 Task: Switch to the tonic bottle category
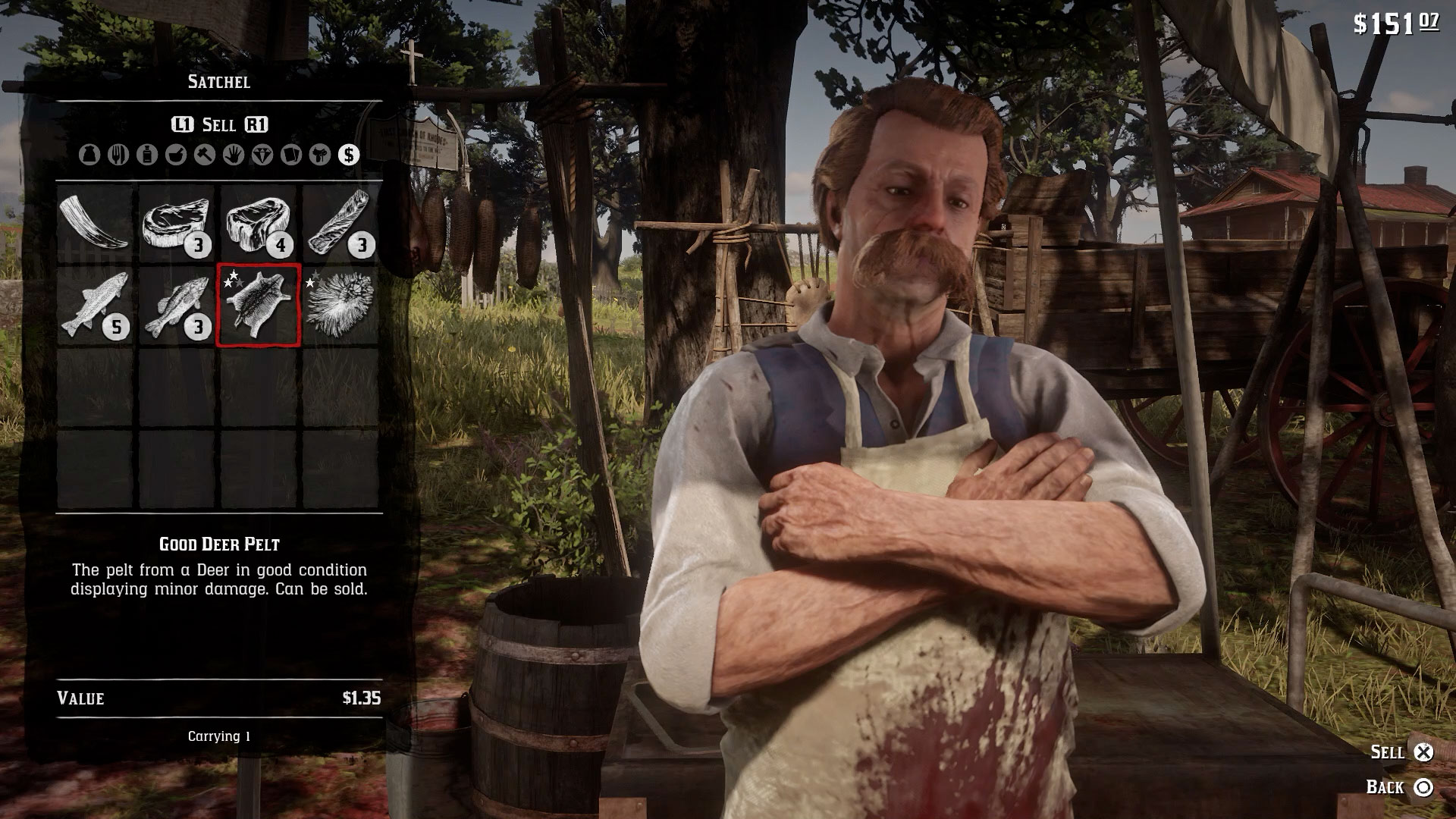pos(147,155)
